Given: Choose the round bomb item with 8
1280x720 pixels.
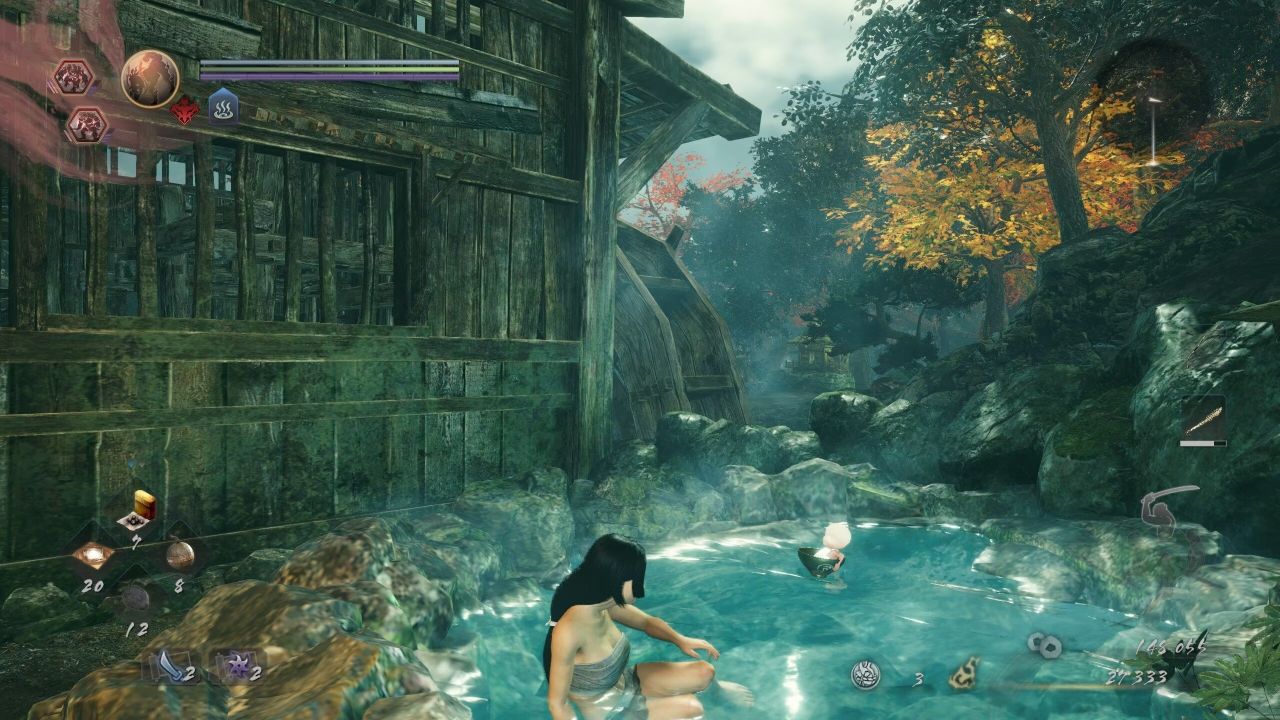Looking at the screenshot, I should (x=179, y=554).
